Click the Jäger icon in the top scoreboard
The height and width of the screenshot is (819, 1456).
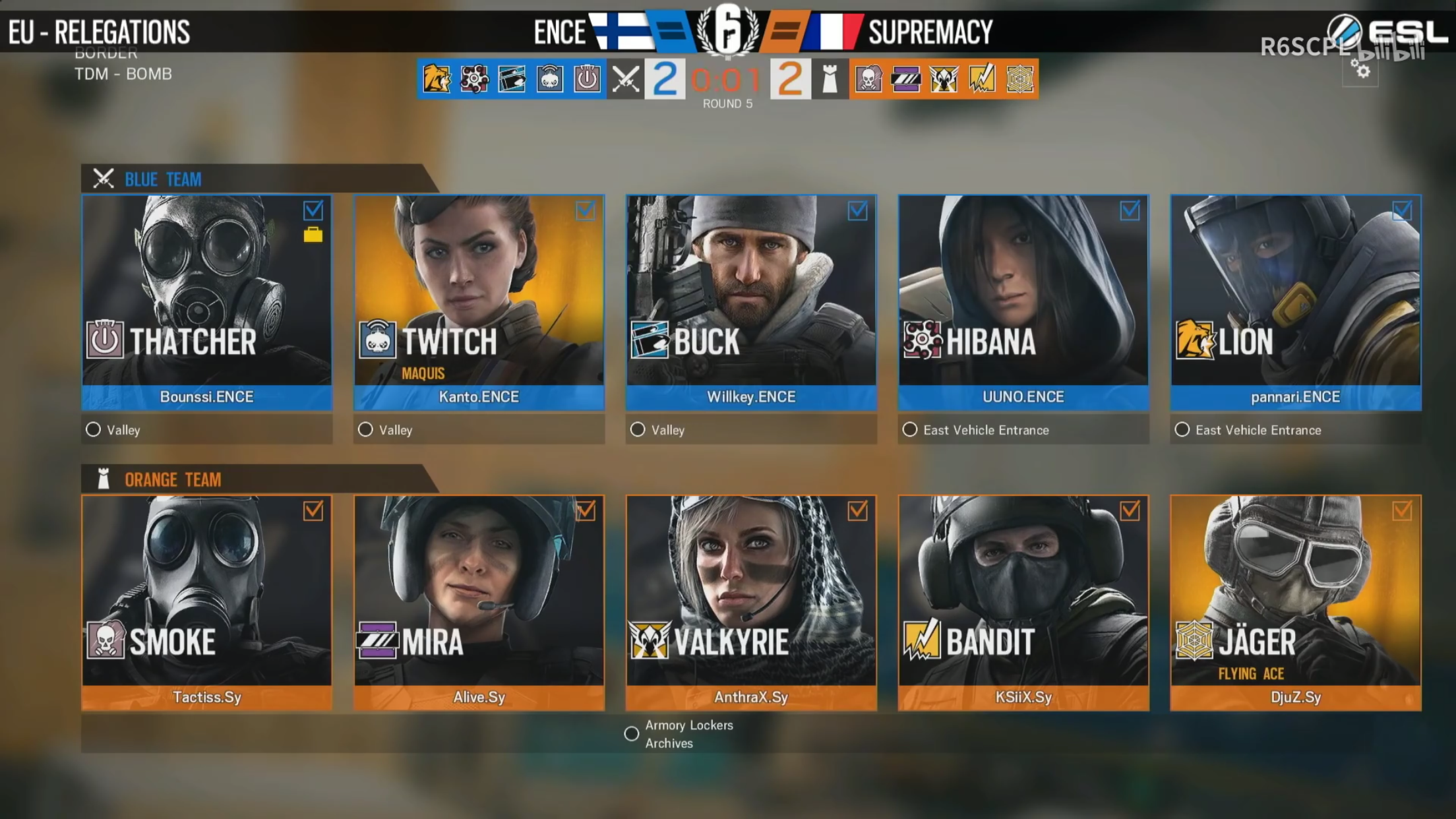click(x=1019, y=79)
